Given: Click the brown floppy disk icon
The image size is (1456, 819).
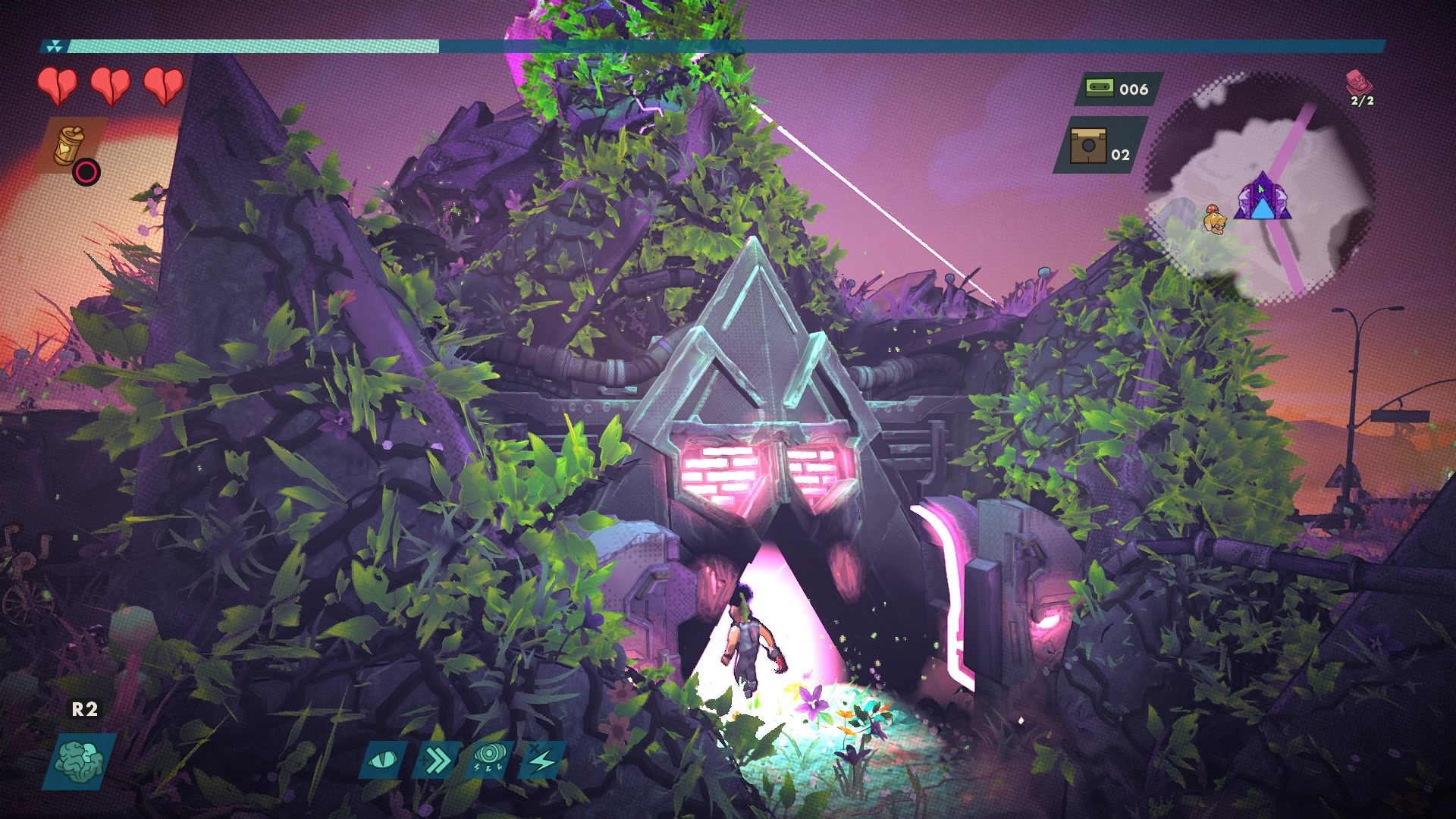Looking at the screenshot, I should click(1088, 146).
